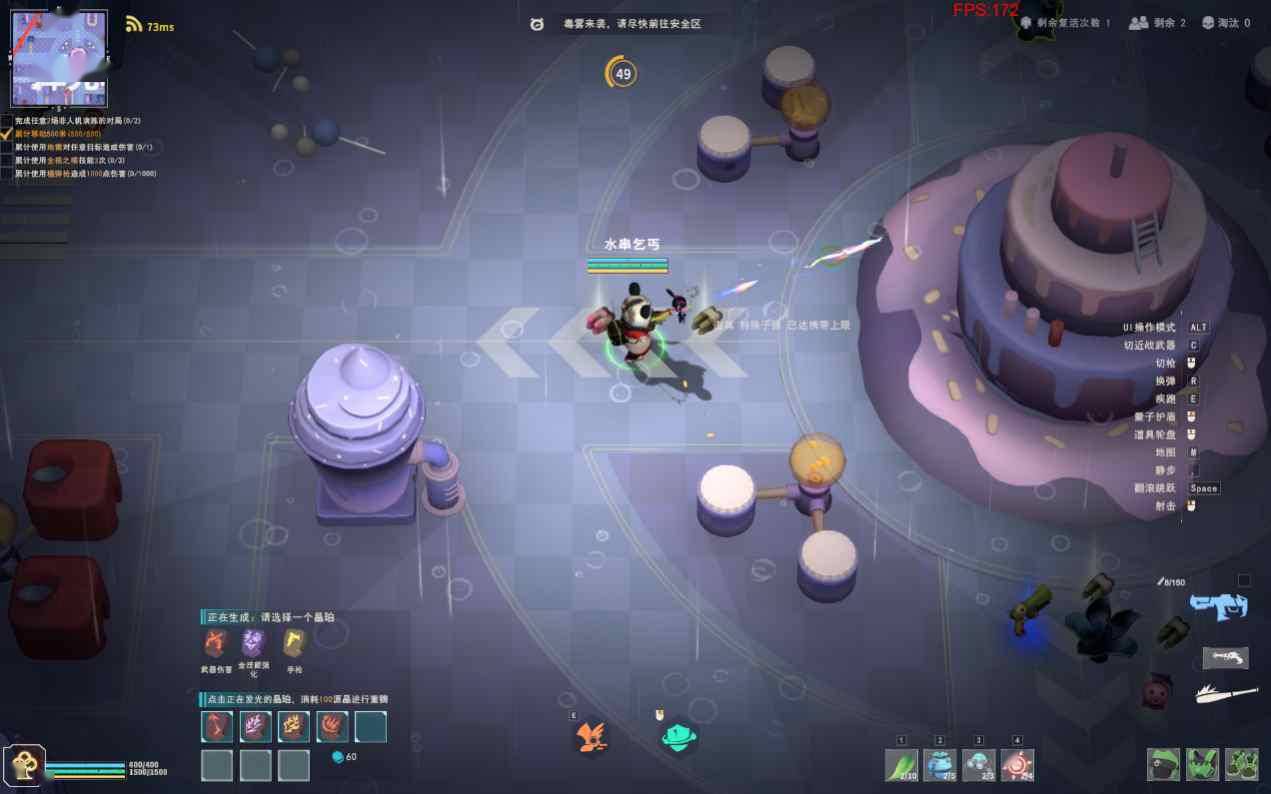Select the green helmet equipment slot
Image resolution: width=1271 pixels, height=794 pixels.
coord(1163,765)
